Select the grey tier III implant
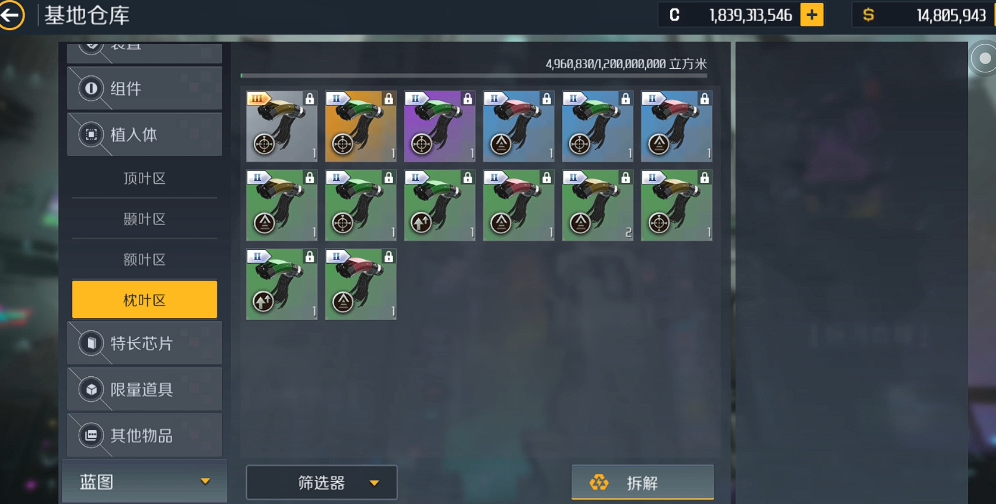This screenshot has width=996, height=504. click(x=281, y=126)
